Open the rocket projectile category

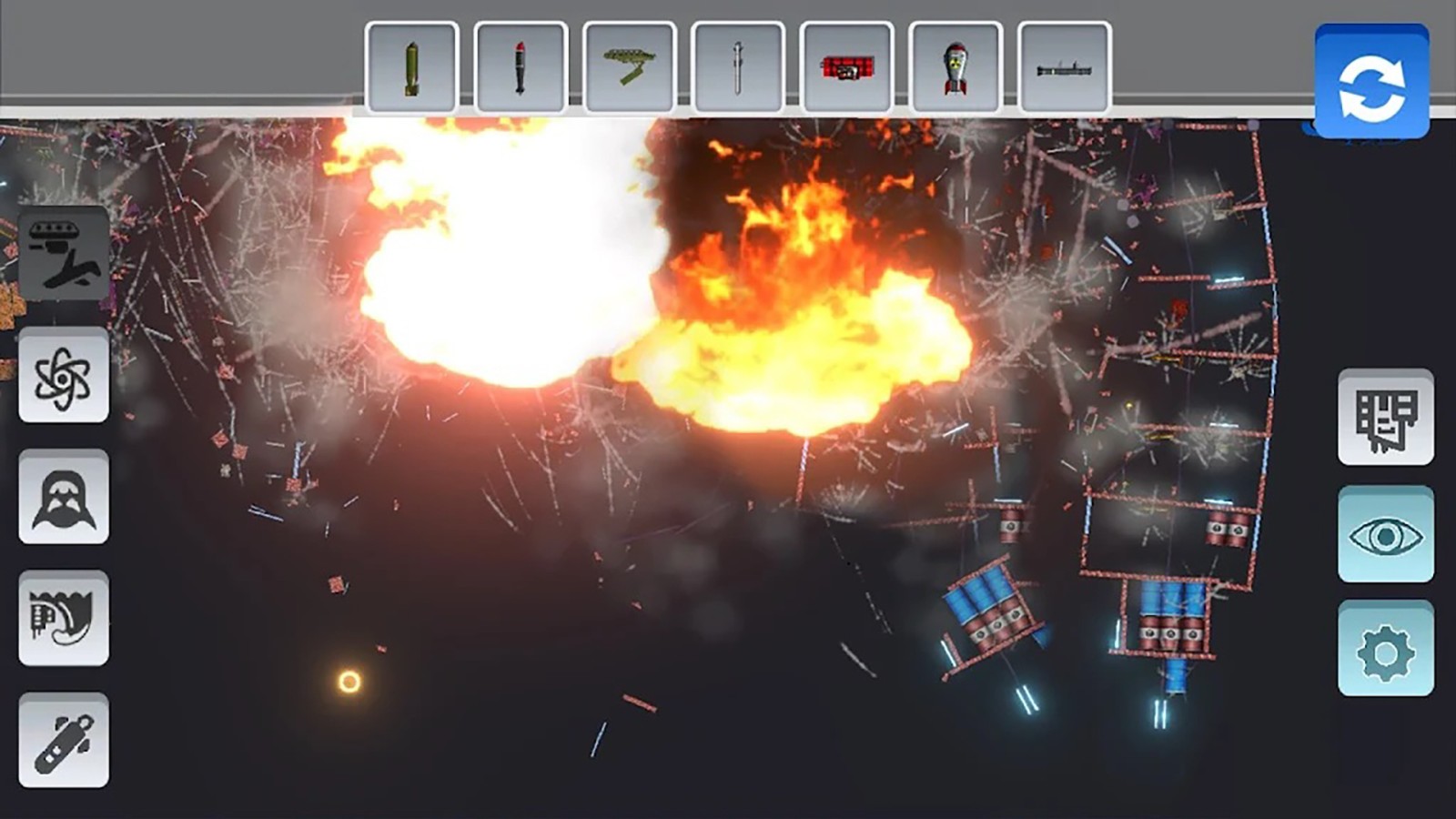tap(64, 740)
